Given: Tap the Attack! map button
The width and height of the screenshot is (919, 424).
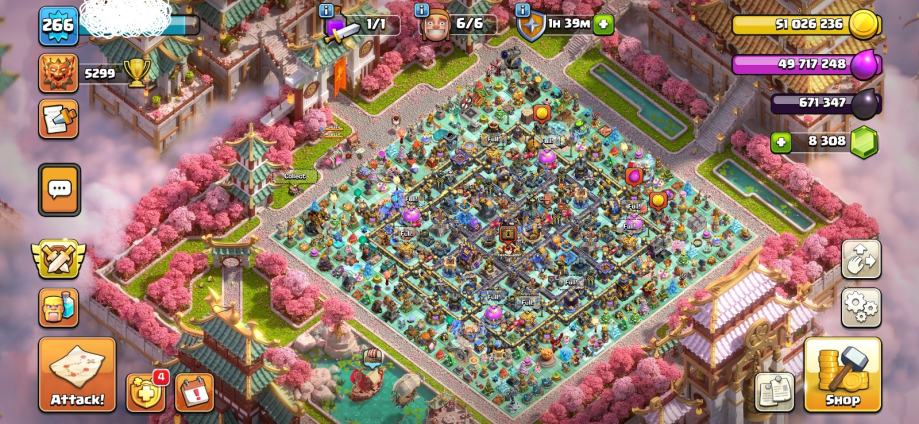Looking at the screenshot, I should click(x=77, y=374).
